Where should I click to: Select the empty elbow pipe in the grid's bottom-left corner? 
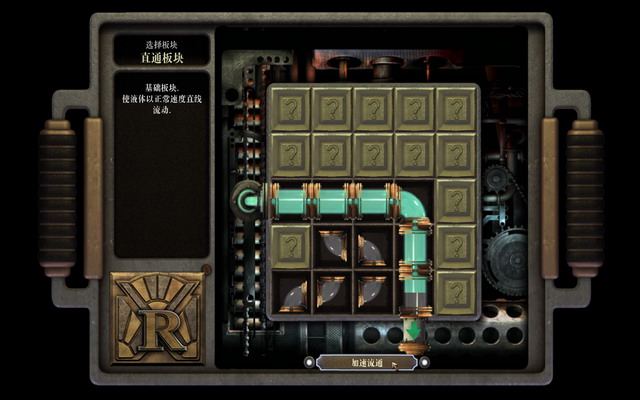point(290,290)
